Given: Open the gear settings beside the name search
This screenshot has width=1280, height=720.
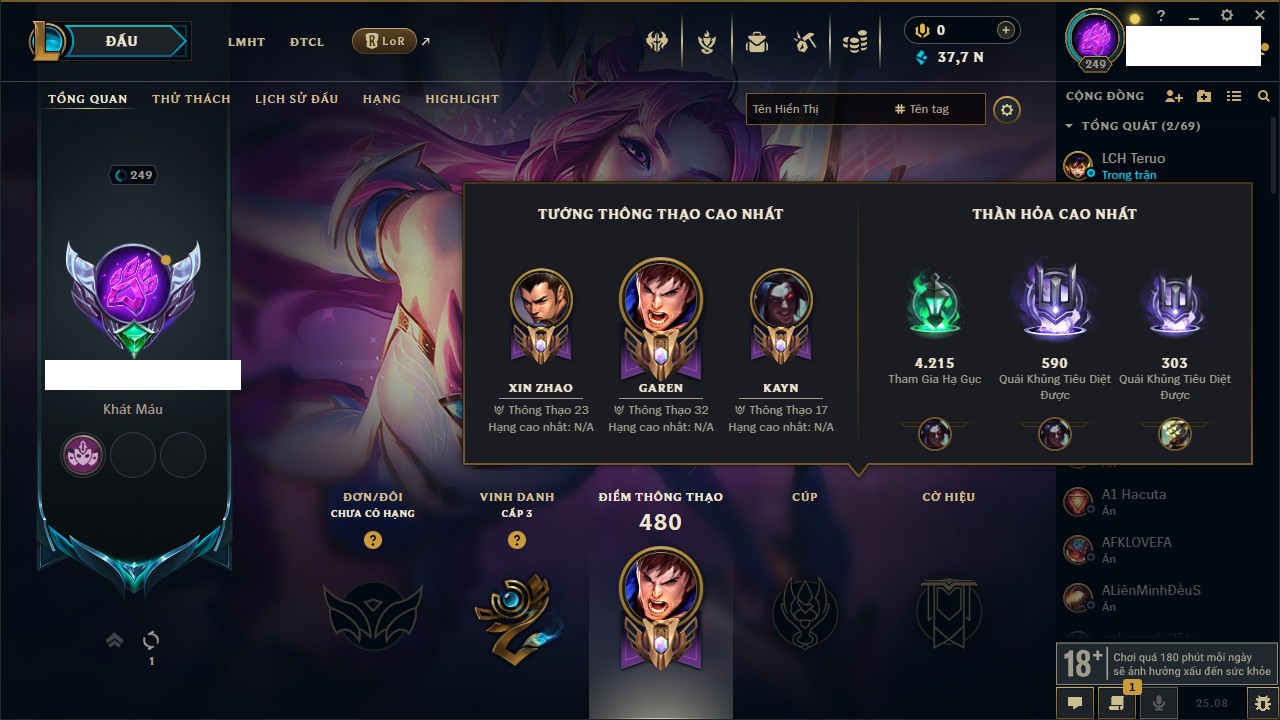Looking at the screenshot, I should (x=1007, y=109).
